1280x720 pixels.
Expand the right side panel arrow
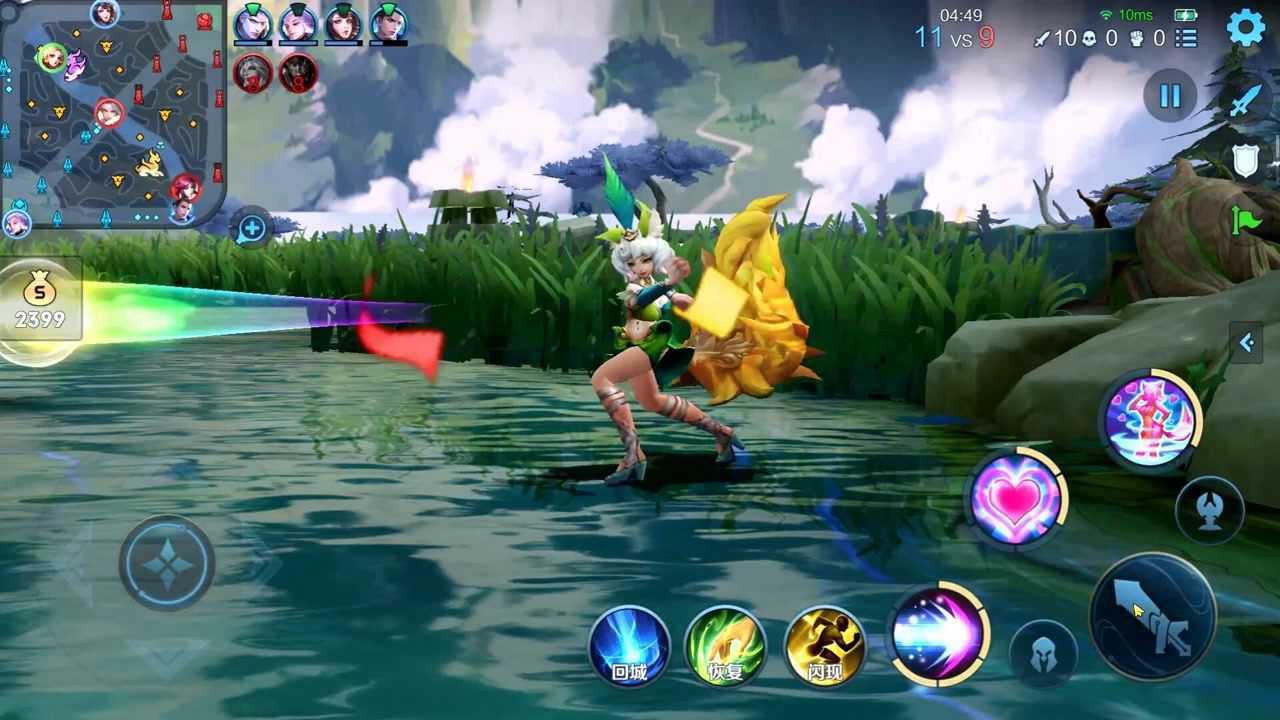[x=1246, y=343]
